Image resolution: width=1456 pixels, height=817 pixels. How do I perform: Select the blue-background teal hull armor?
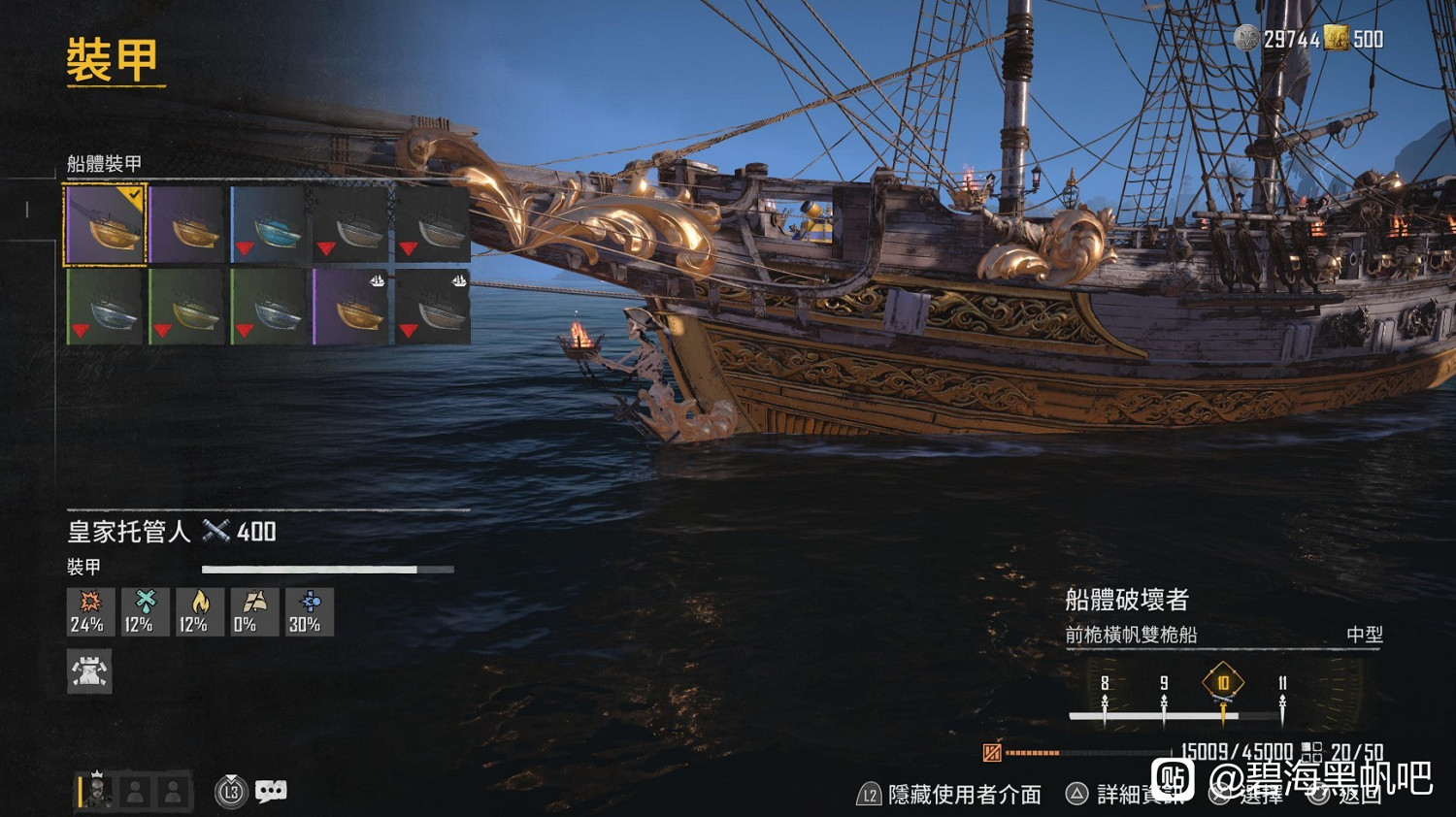tap(269, 225)
